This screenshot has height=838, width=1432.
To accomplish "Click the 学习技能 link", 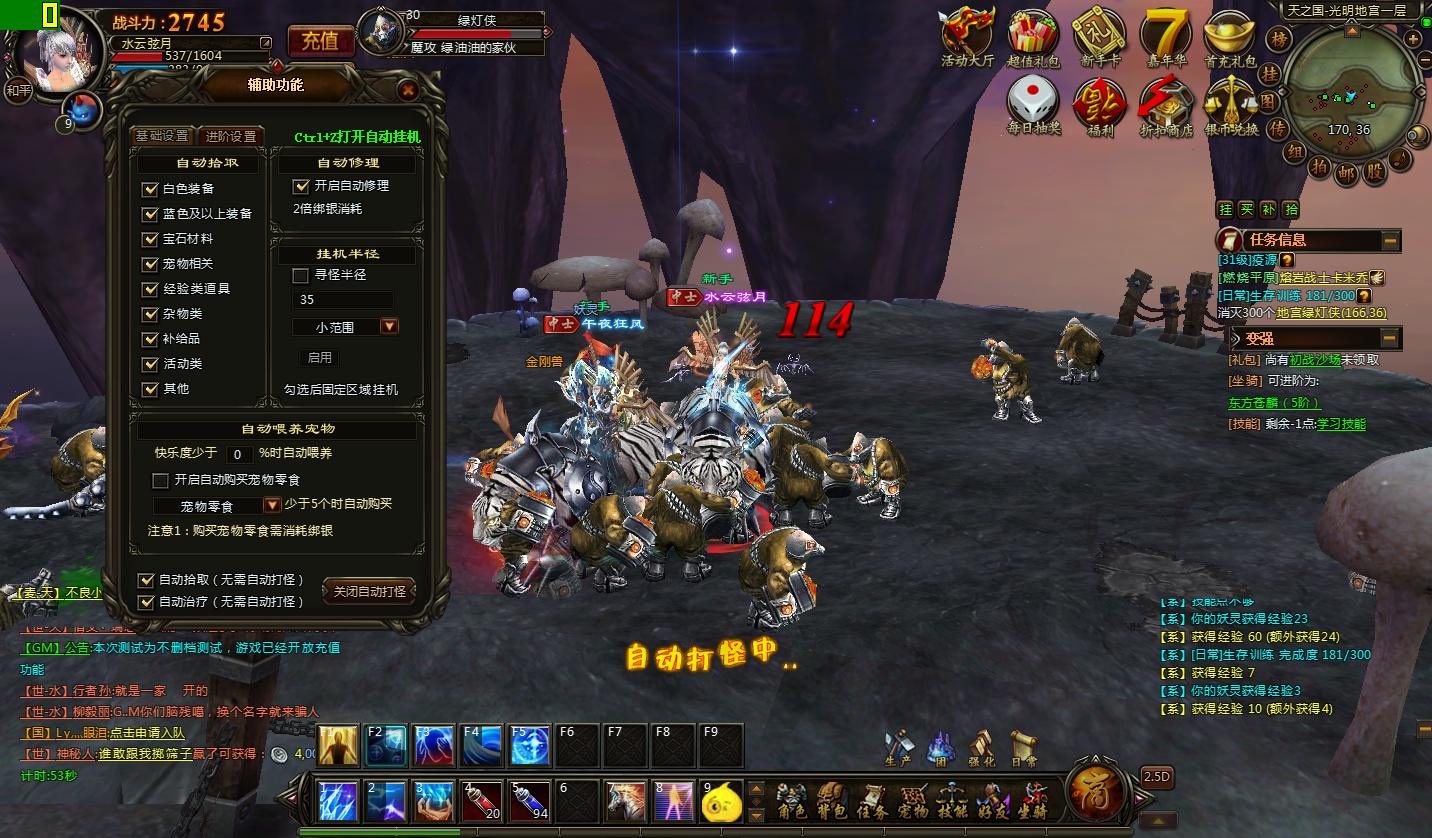I will (1340, 424).
